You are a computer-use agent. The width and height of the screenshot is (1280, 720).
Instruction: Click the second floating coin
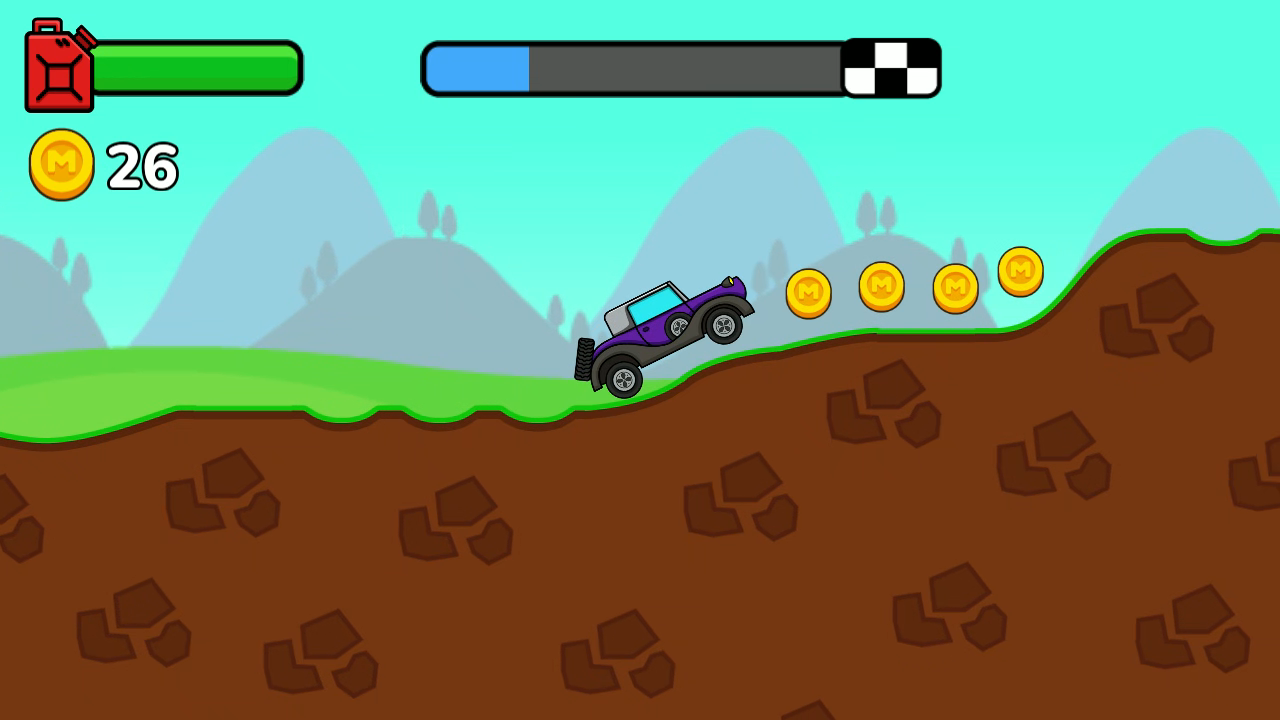[880, 285]
